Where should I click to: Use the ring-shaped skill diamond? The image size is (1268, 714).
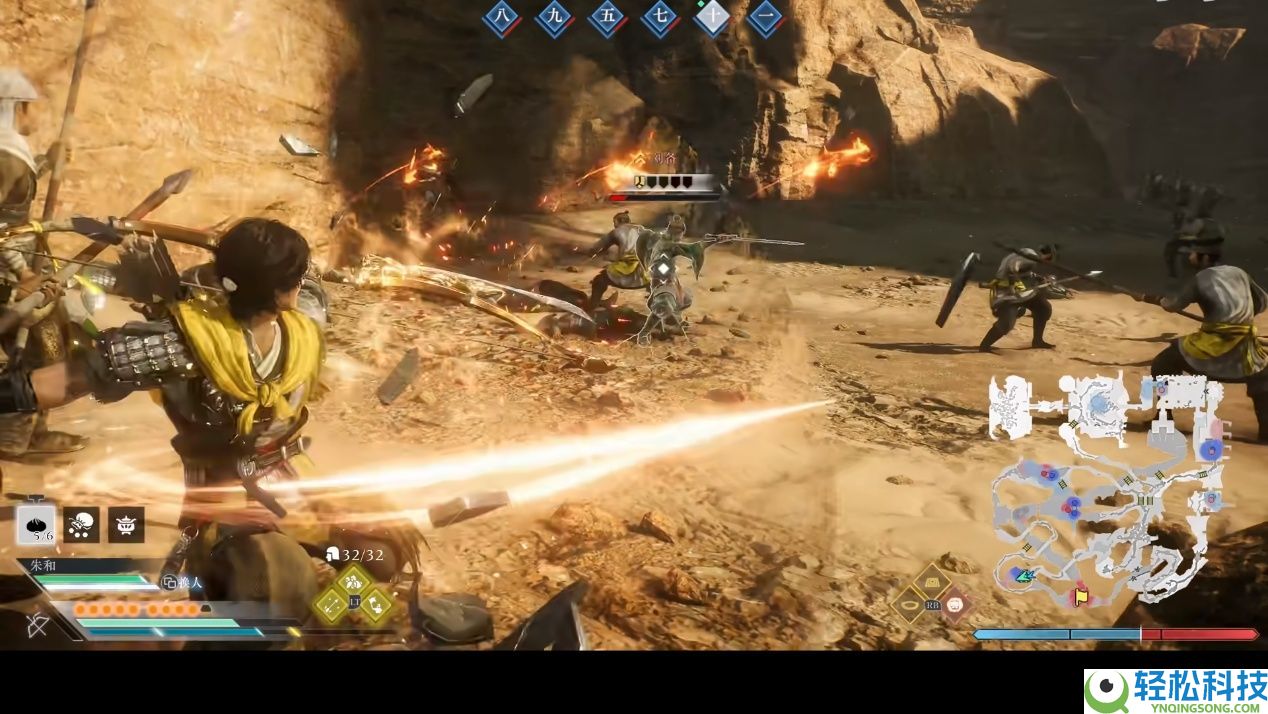910,604
